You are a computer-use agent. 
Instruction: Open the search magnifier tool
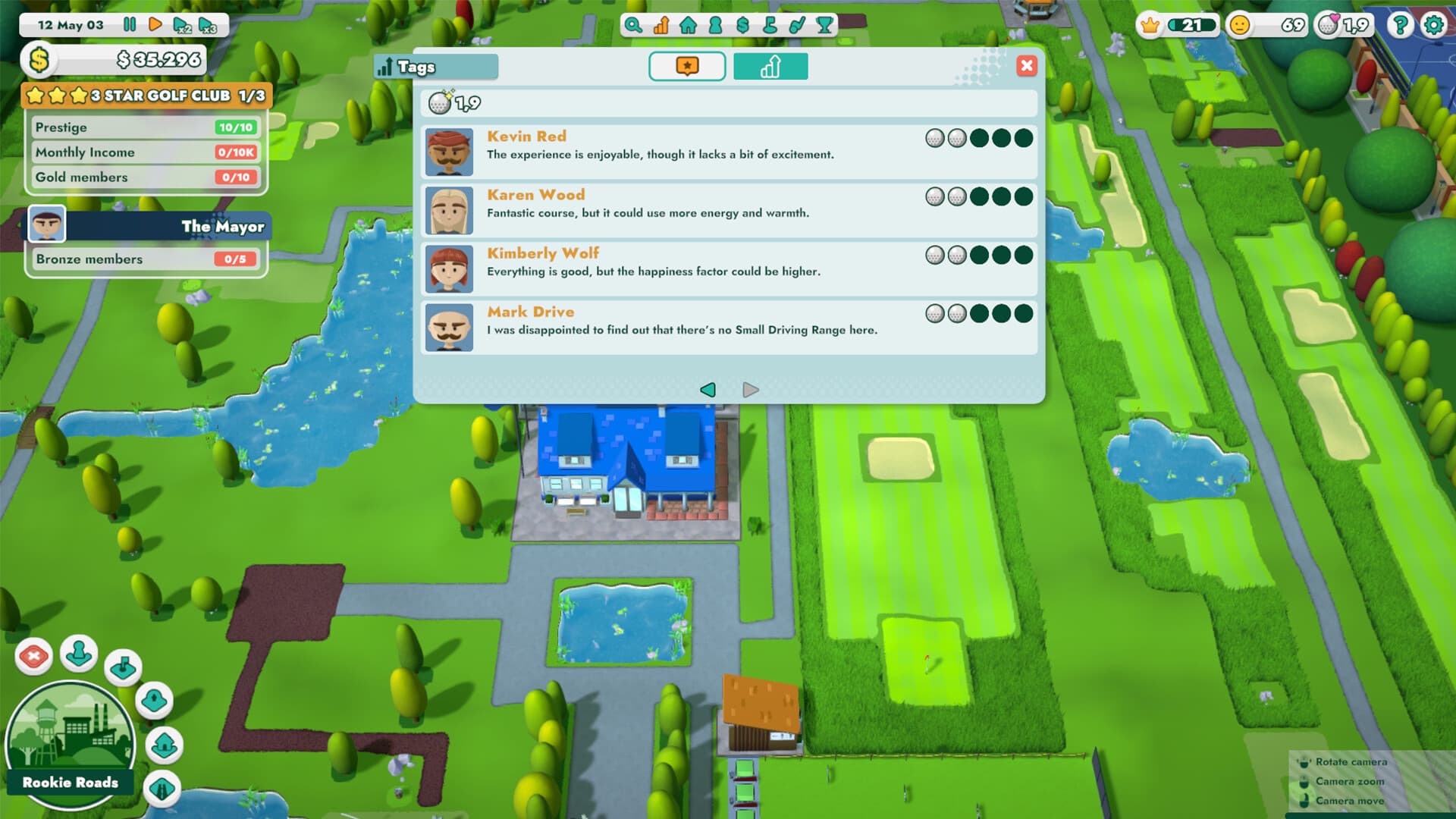click(x=633, y=25)
